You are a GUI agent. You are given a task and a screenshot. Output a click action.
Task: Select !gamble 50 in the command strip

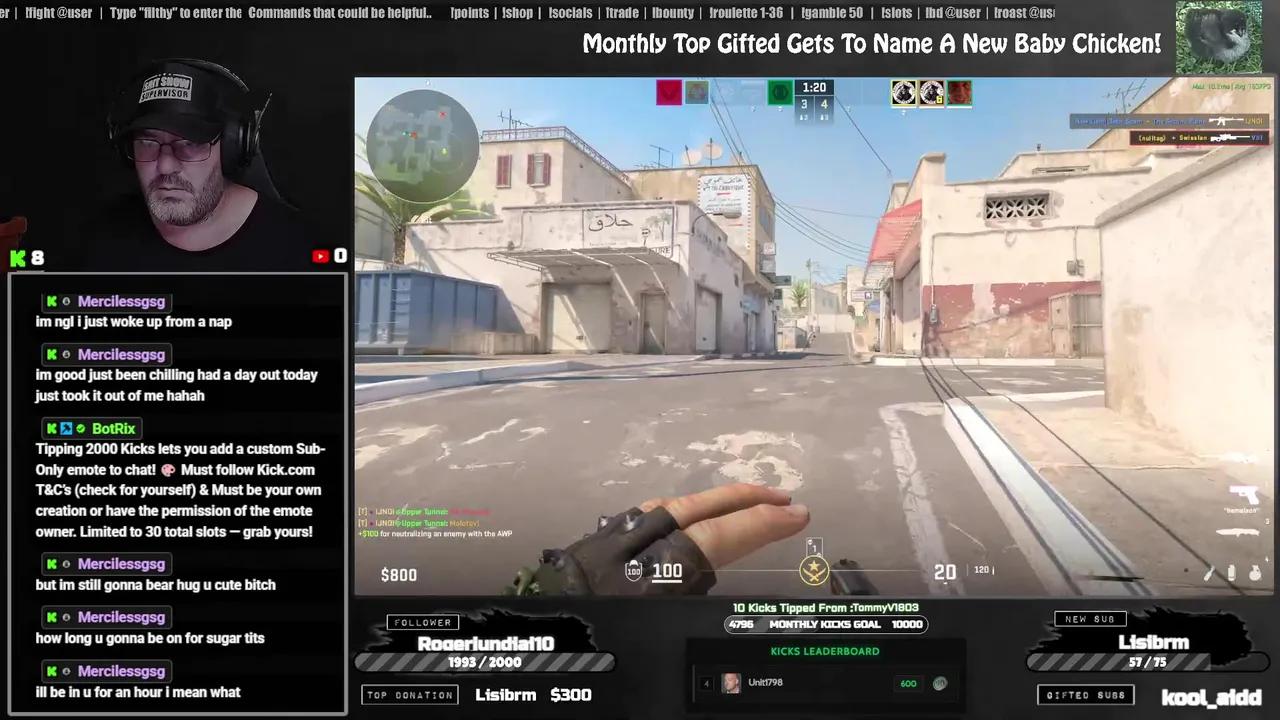tap(831, 12)
